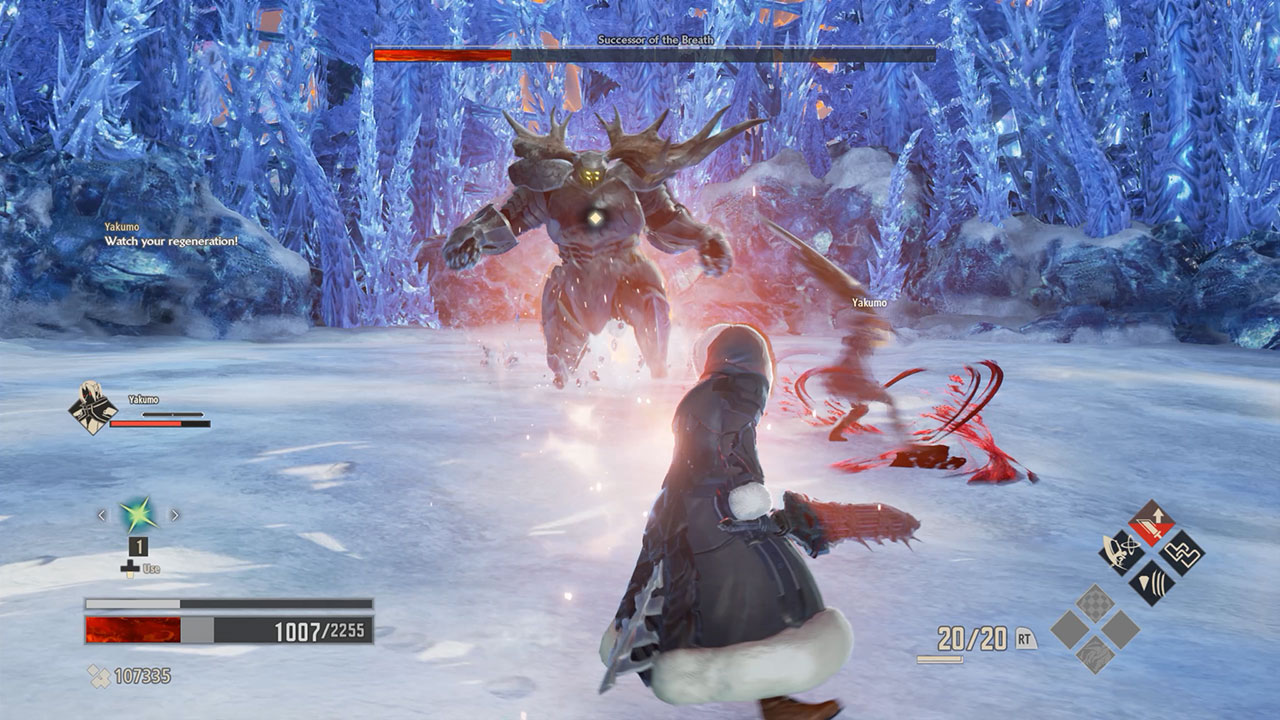The image size is (1280, 720).
Task: Click the d-pad Use prompt icon
Action: pos(129,569)
